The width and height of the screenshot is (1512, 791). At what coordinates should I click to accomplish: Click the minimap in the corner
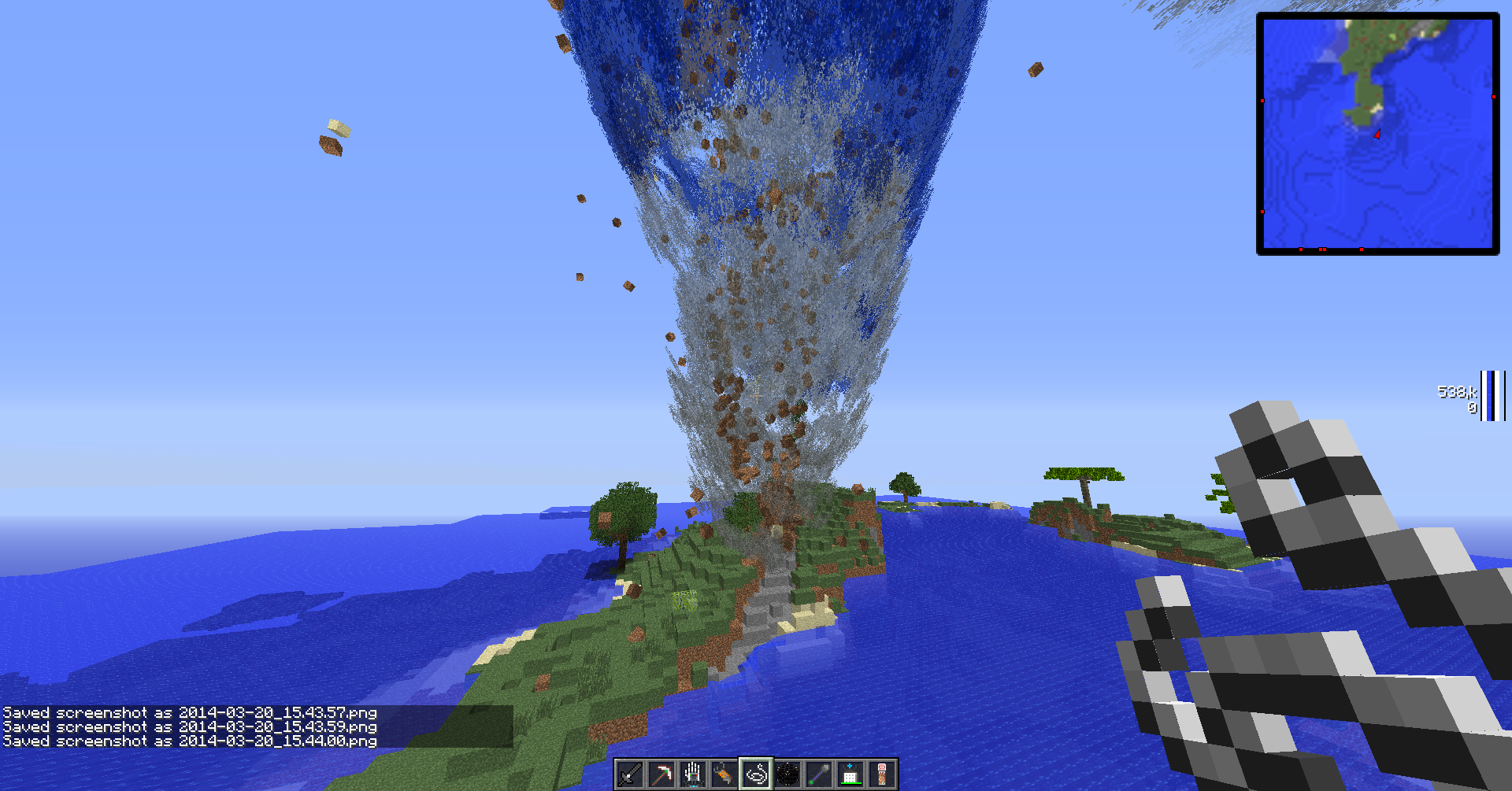pyautogui.click(x=1377, y=134)
